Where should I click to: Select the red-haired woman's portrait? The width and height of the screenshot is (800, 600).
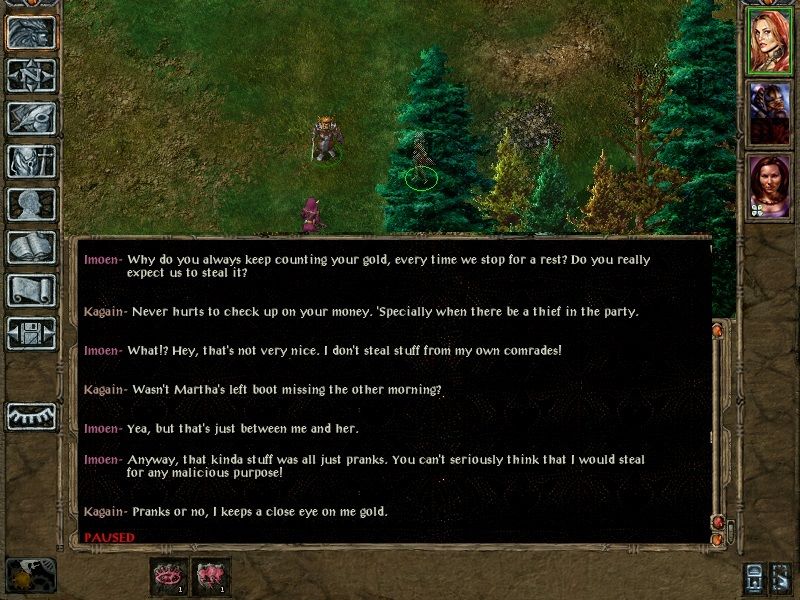(x=770, y=42)
